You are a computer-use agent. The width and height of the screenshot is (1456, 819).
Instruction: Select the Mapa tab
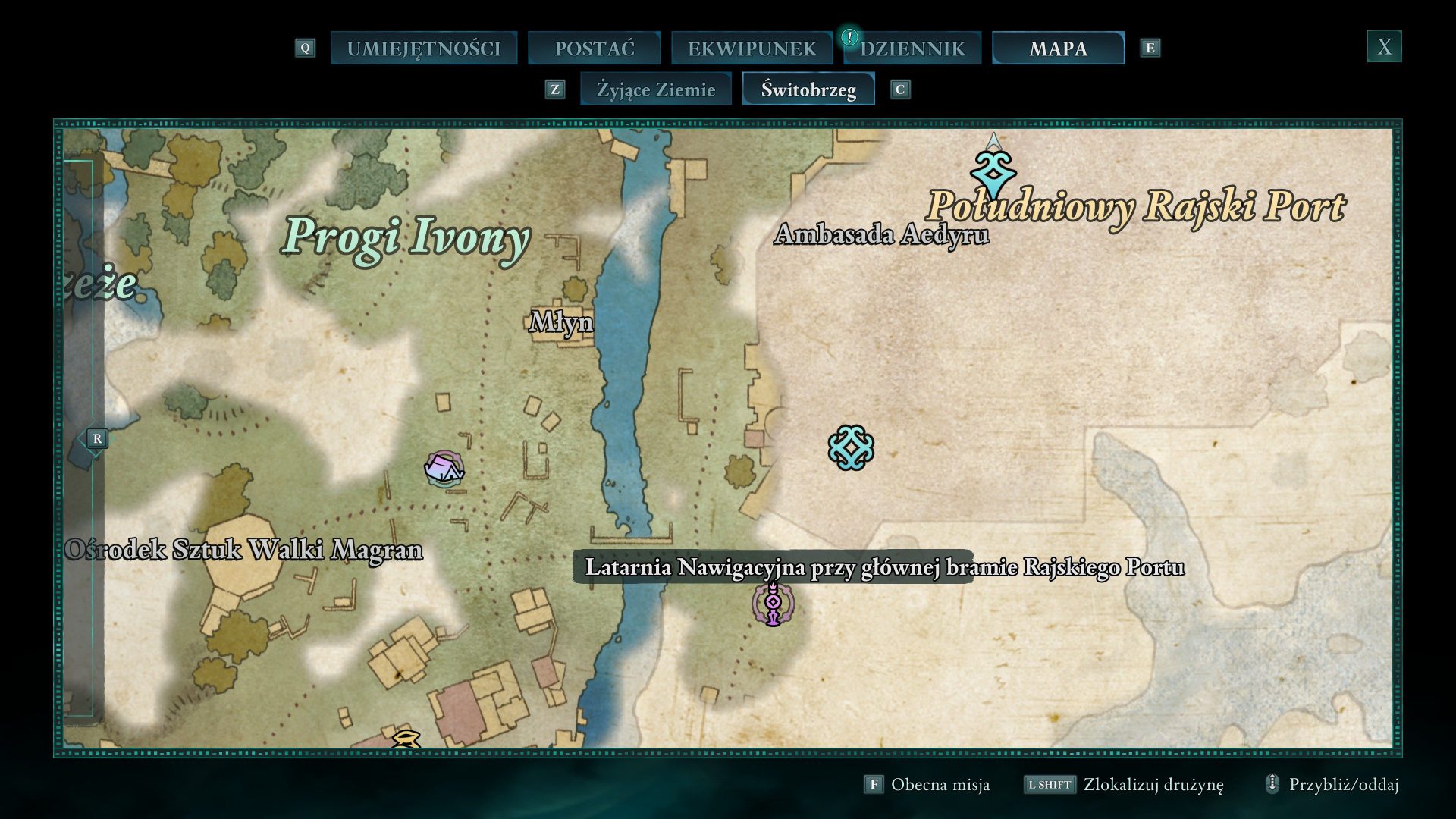(1058, 49)
